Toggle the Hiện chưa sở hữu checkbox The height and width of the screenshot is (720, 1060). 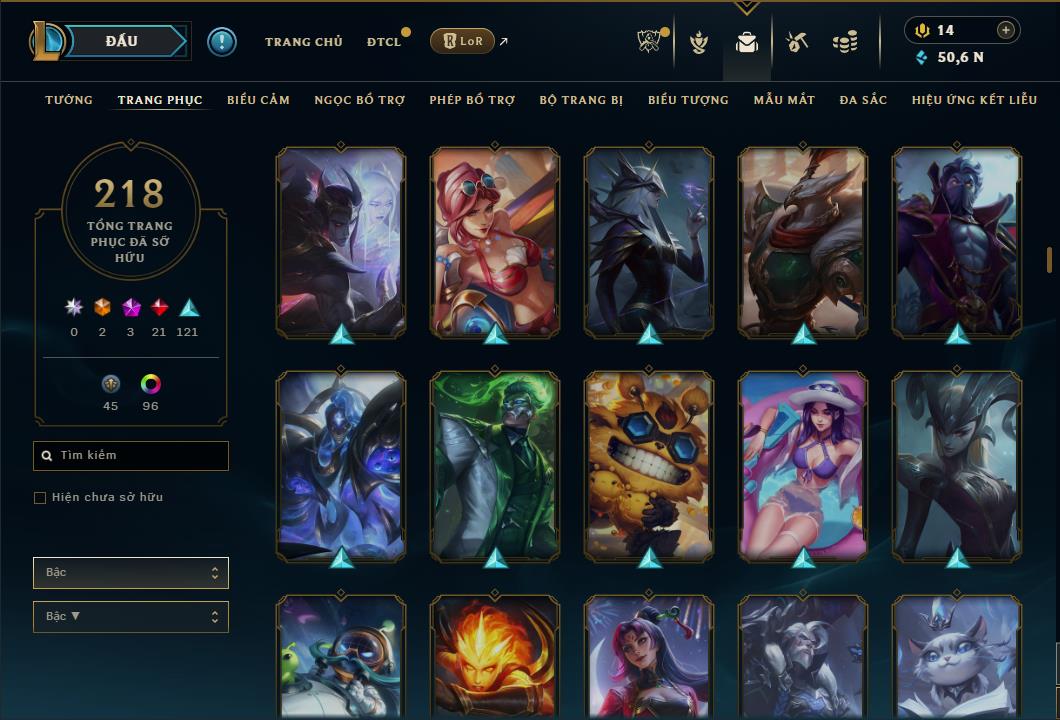[40, 498]
